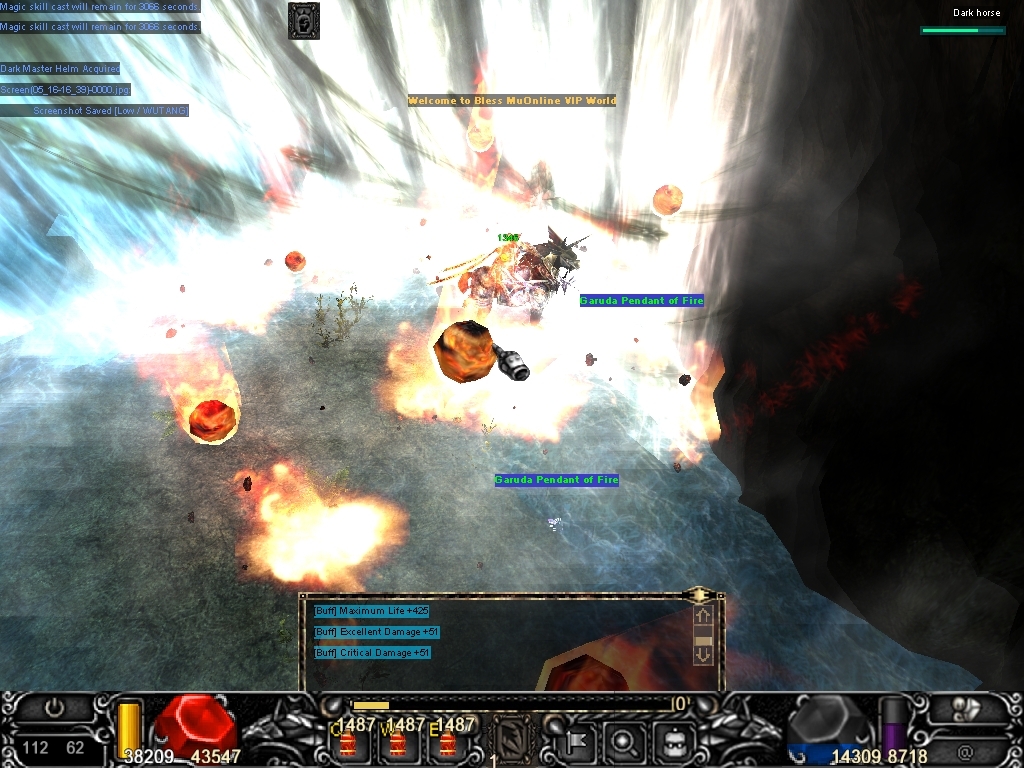Select the fist buff icon
The width and height of the screenshot is (1024, 768).
coord(304,20)
